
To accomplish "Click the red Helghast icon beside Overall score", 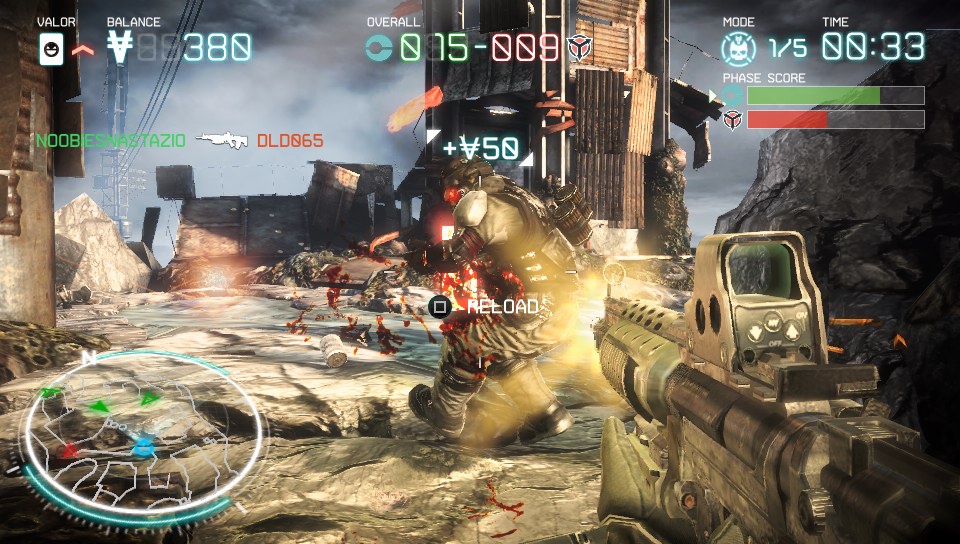I will 579,47.
